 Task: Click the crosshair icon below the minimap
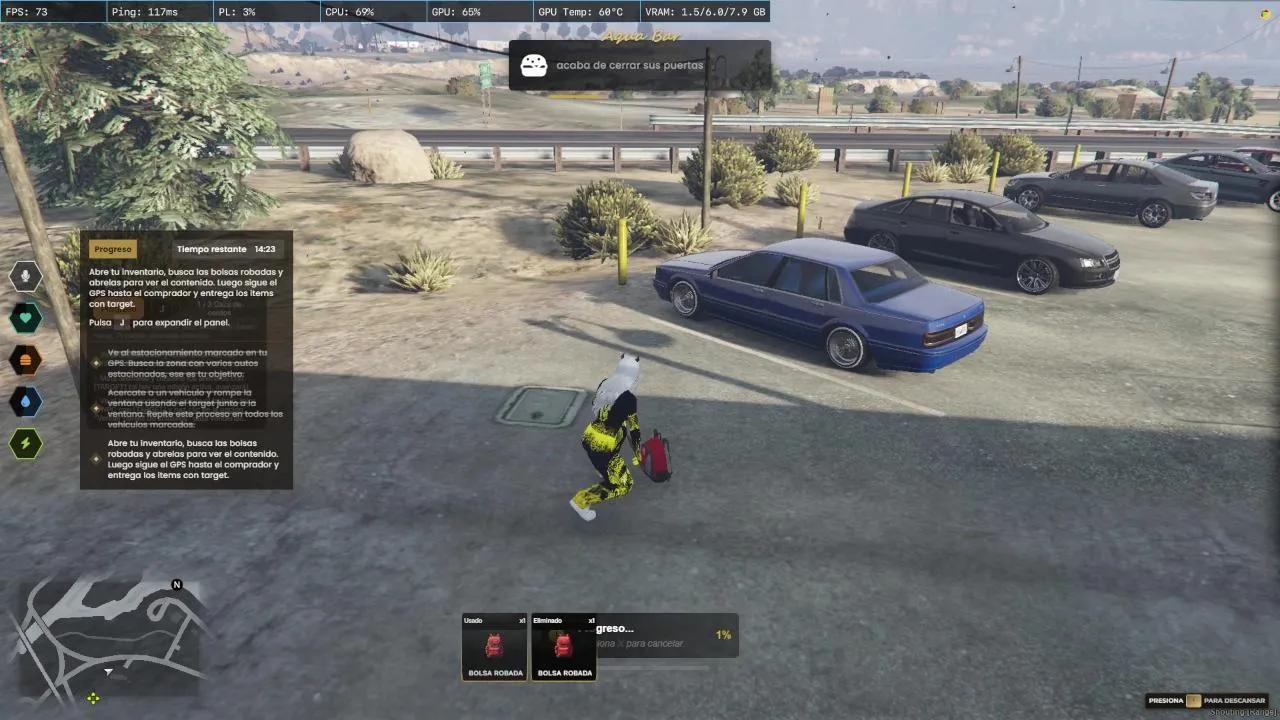pos(93,698)
